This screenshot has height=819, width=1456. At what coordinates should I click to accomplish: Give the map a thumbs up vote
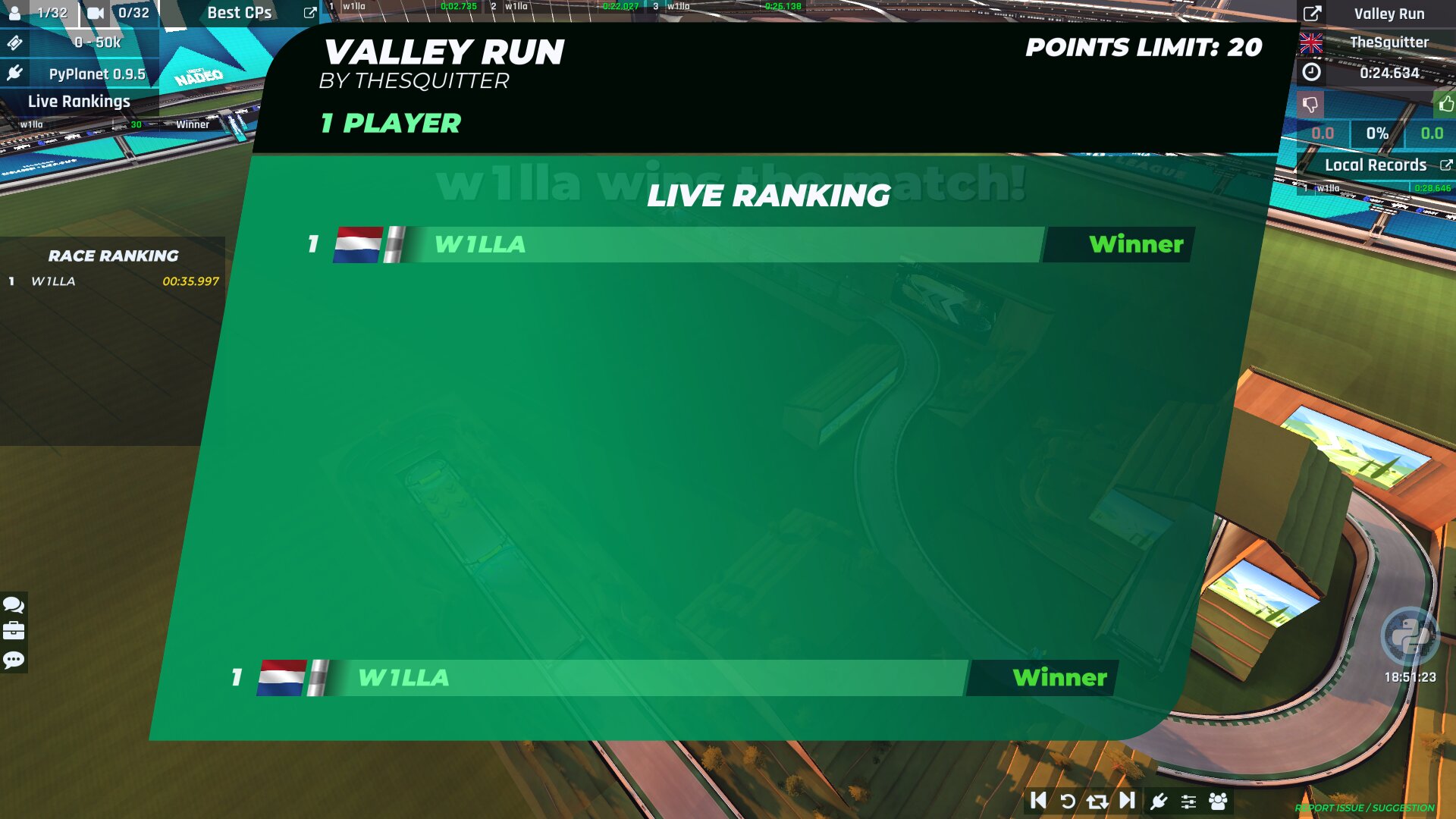(1440, 104)
